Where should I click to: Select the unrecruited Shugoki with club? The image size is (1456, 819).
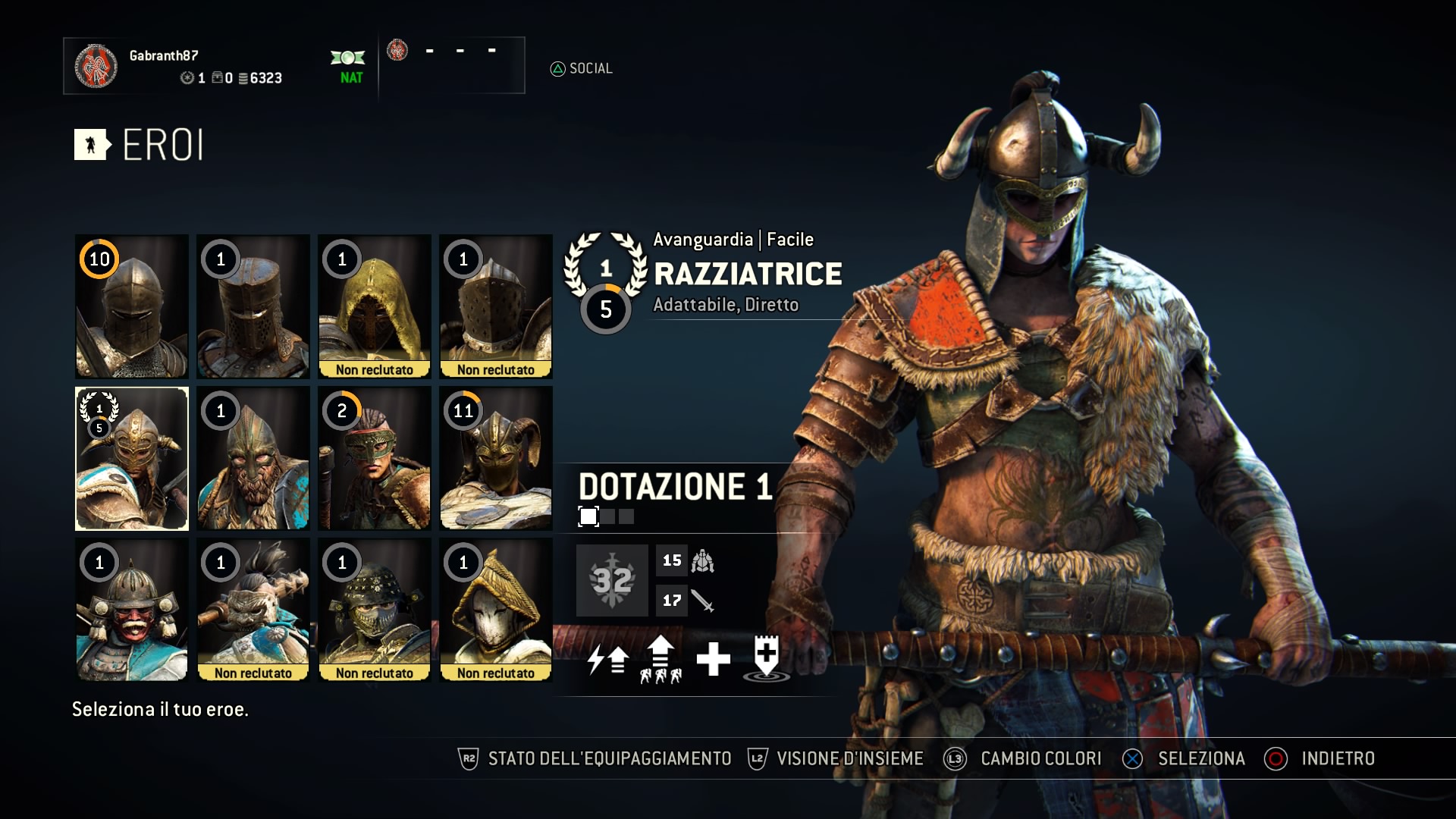click(x=253, y=610)
